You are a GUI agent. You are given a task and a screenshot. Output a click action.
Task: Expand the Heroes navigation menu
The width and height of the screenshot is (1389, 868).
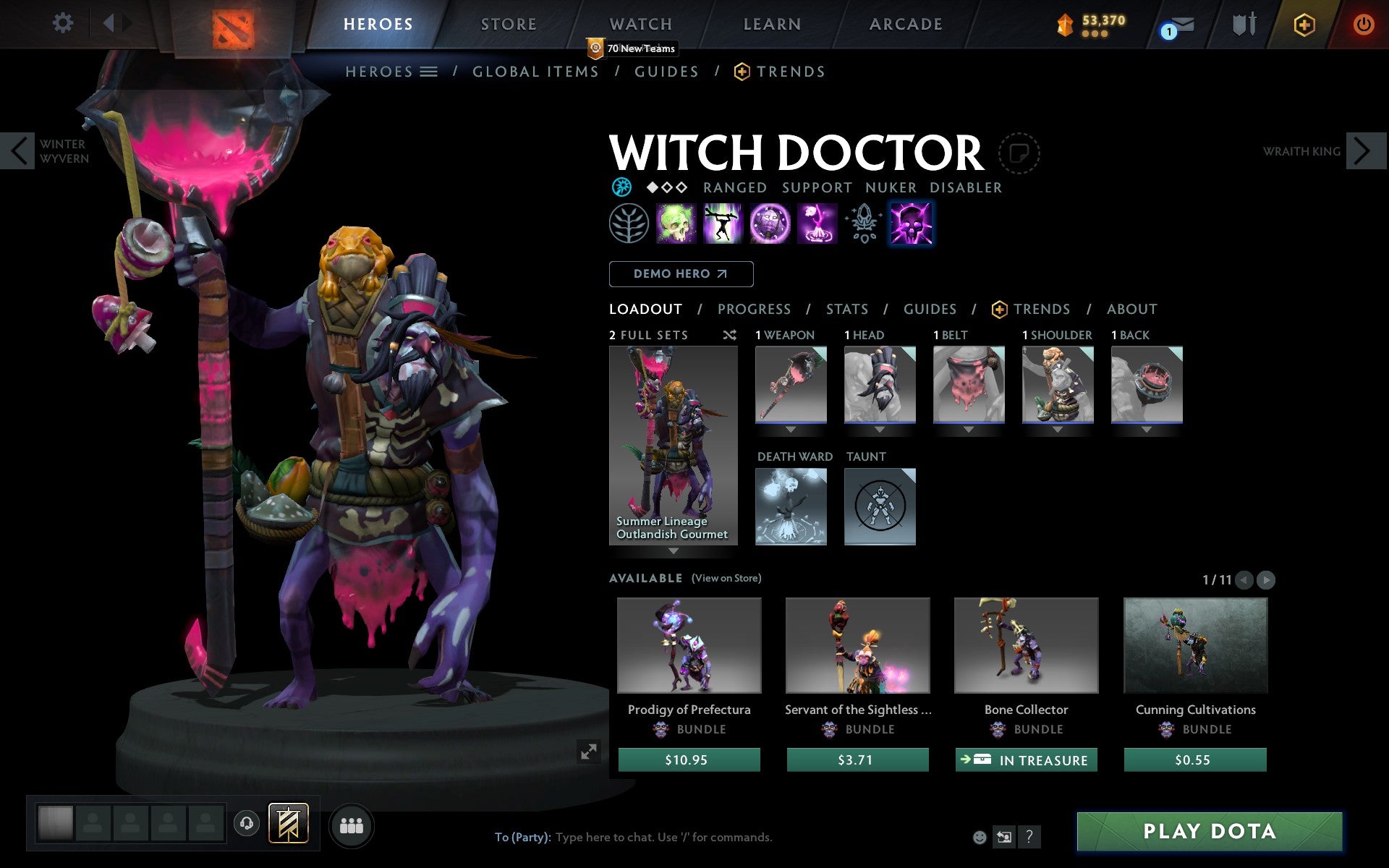pyautogui.click(x=429, y=72)
